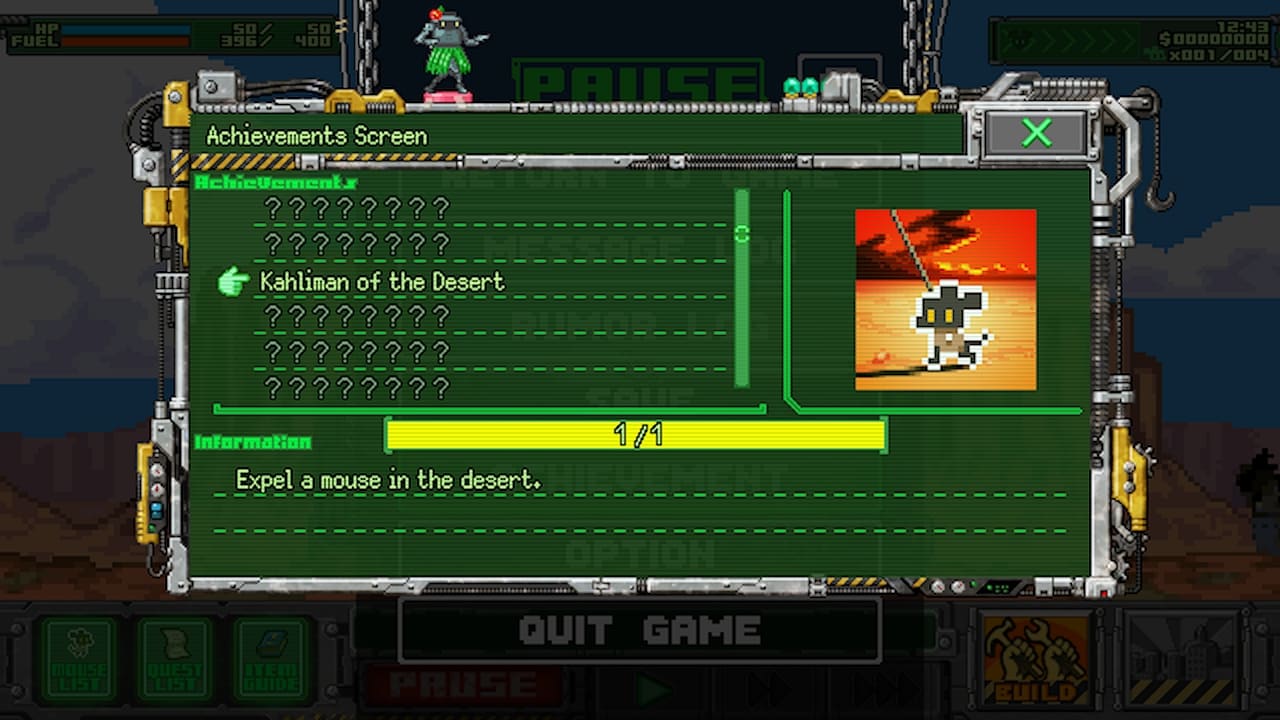Select the Kahliman of the Desert achievement

click(x=382, y=282)
